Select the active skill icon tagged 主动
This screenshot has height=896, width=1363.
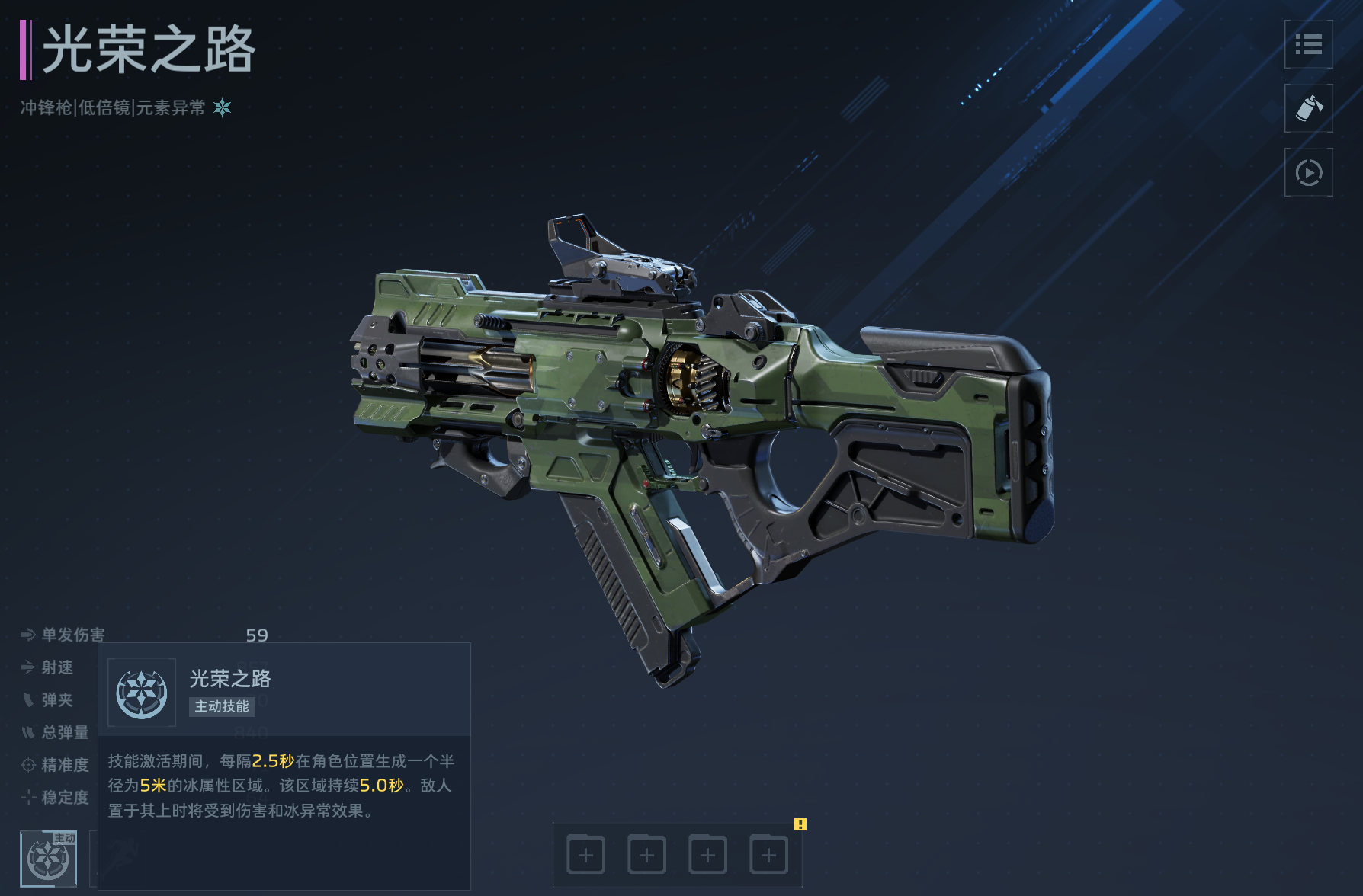point(48,859)
